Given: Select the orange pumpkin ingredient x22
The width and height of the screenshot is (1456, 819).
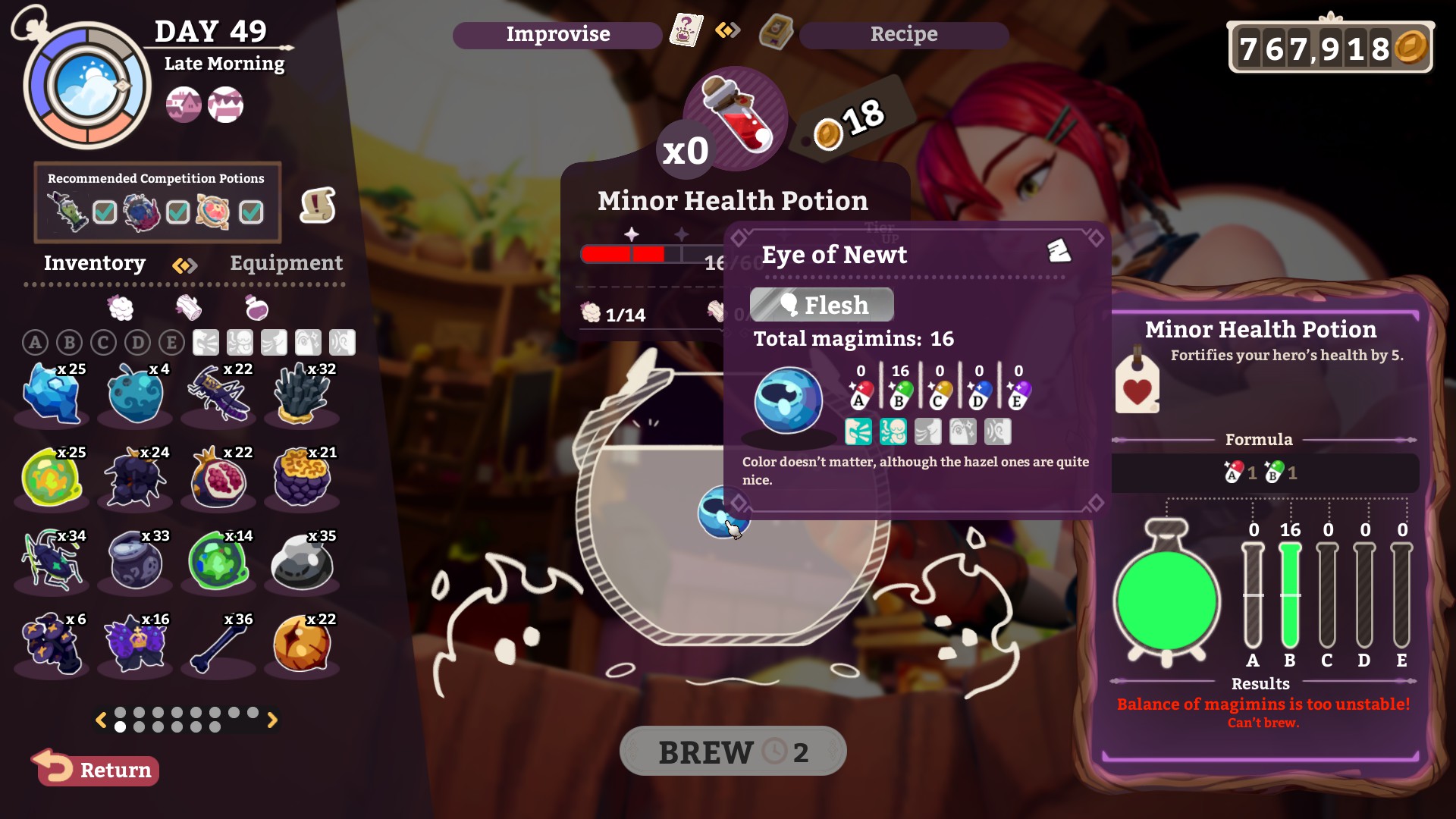Looking at the screenshot, I should click(303, 645).
